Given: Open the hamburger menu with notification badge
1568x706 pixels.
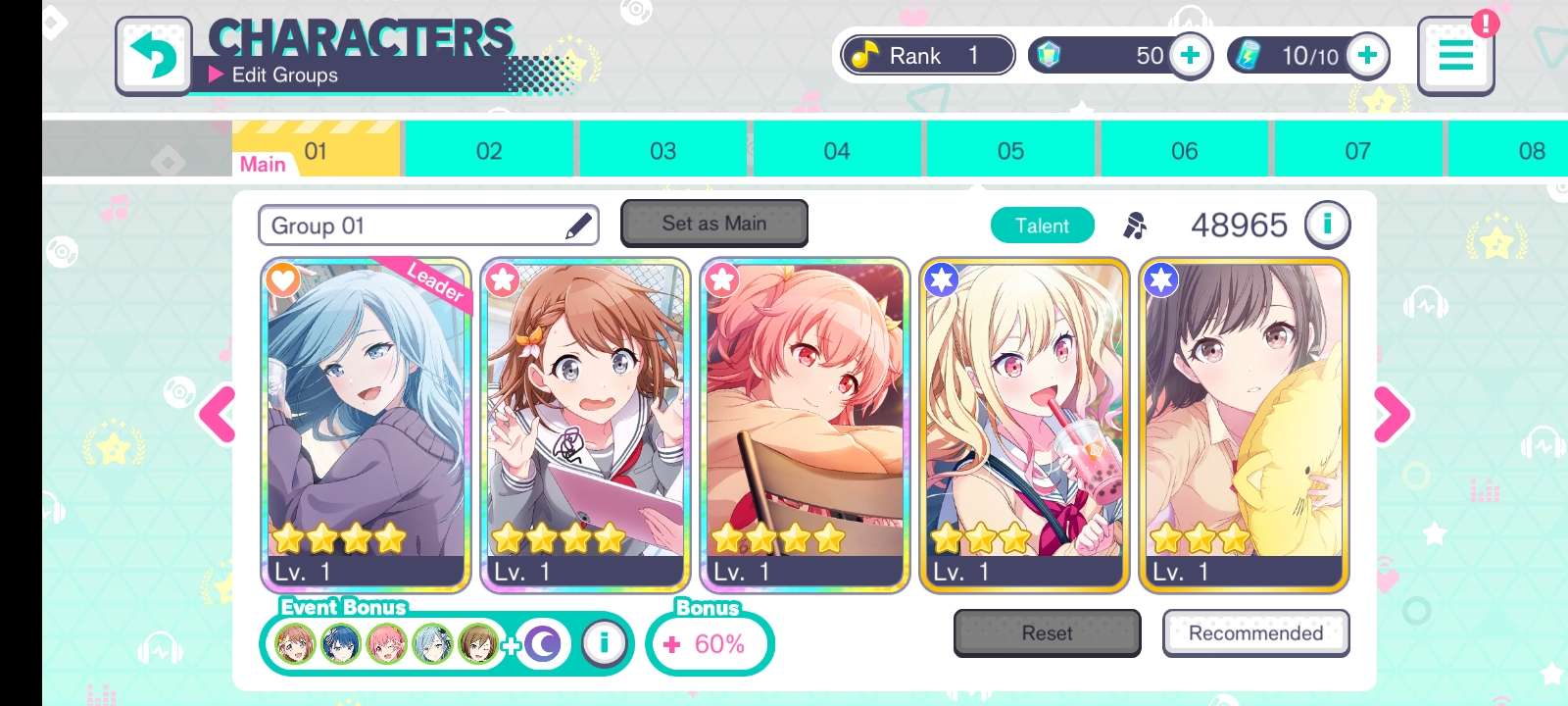Looking at the screenshot, I should (1456, 56).
